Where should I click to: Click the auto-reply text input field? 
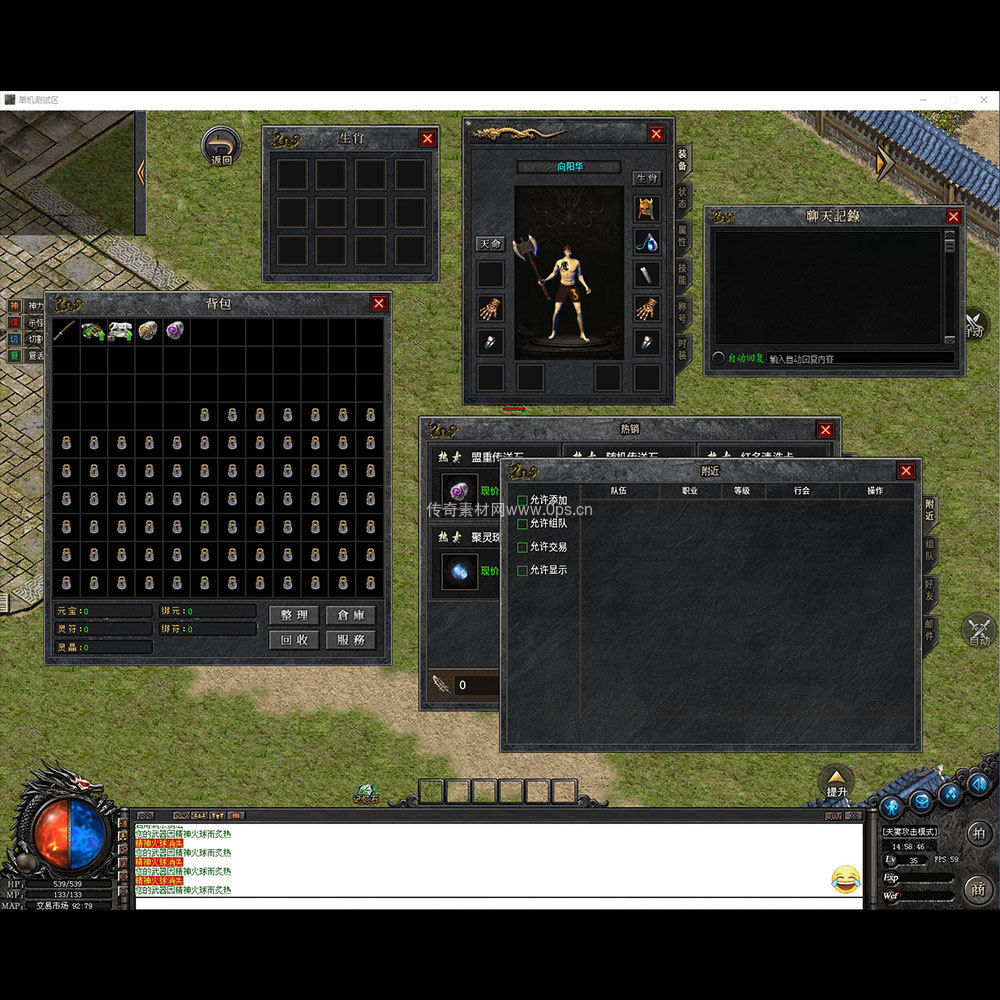pyautogui.click(x=860, y=358)
